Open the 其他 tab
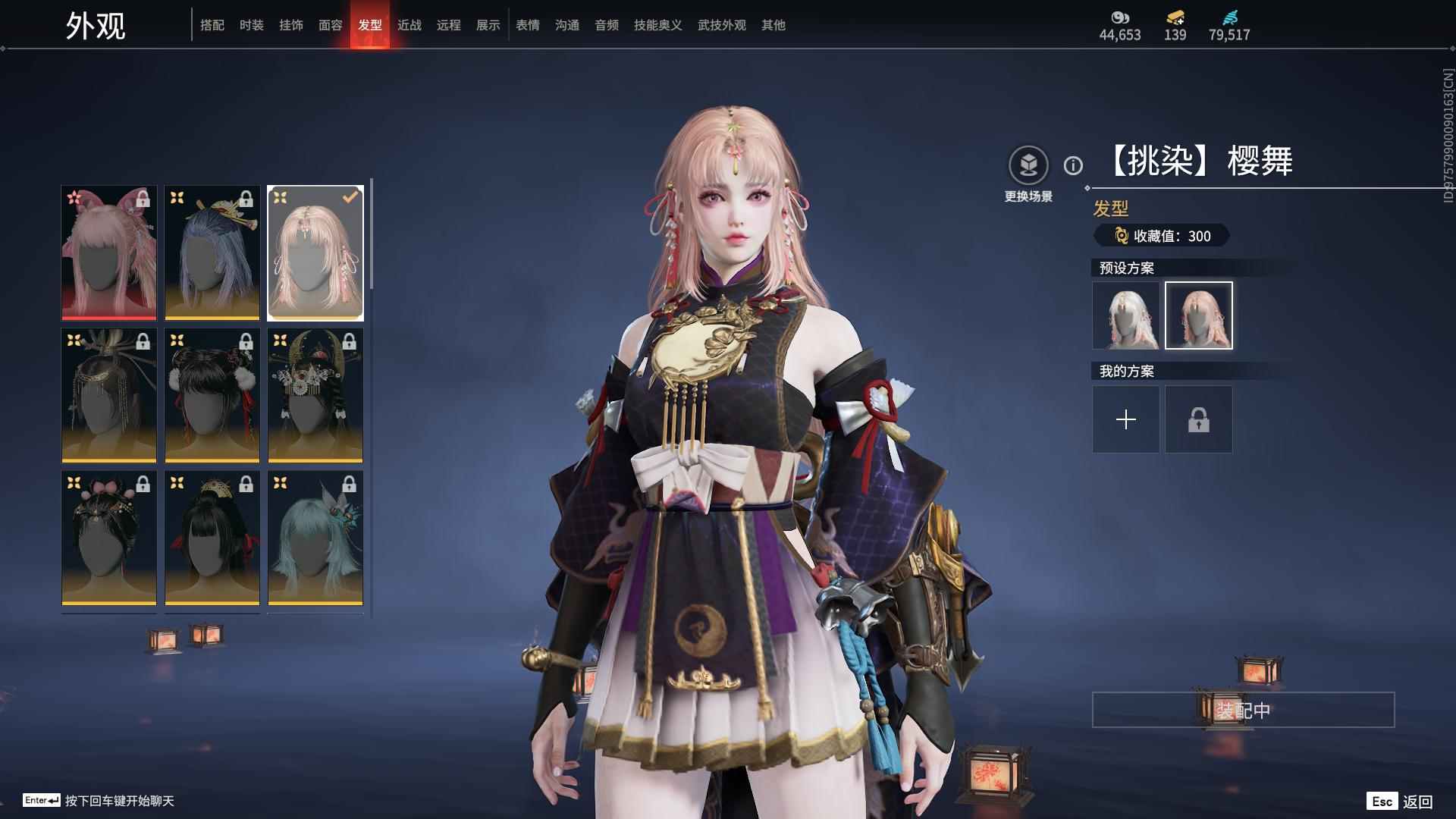The width and height of the screenshot is (1456, 819). point(773,25)
